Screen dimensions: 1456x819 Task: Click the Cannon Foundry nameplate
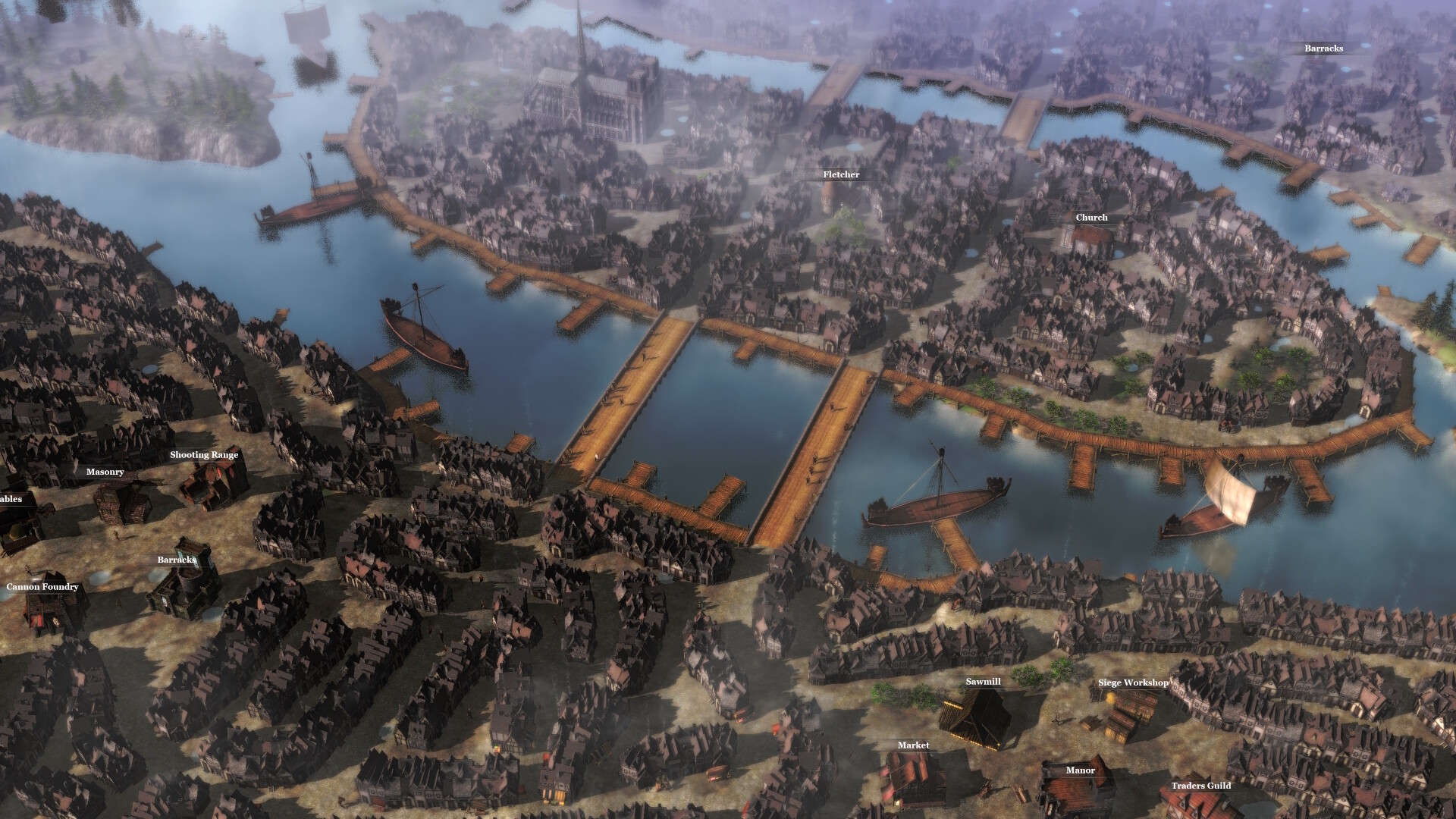(43, 586)
